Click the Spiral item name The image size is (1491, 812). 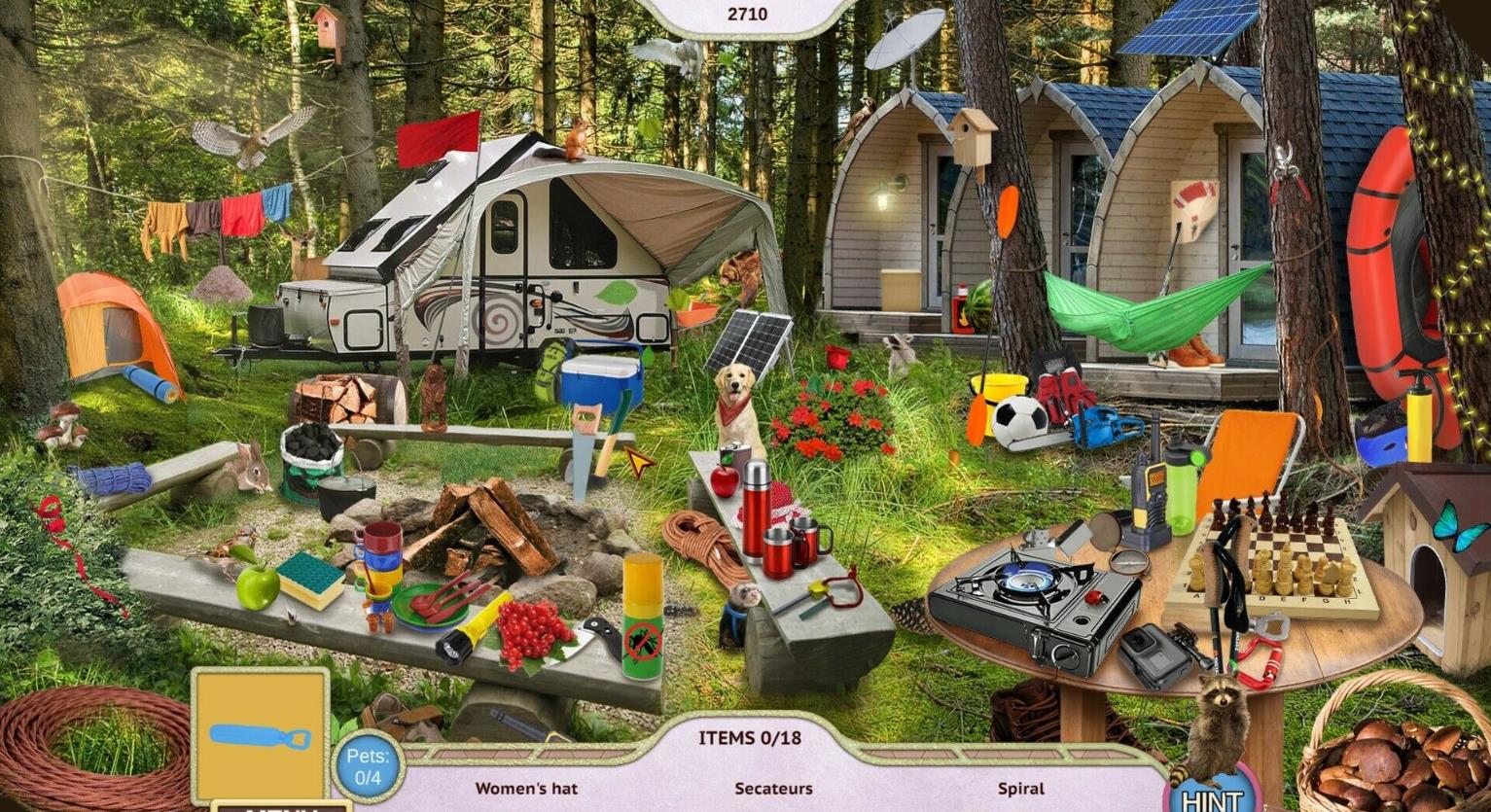click(x=1020, y=789)
